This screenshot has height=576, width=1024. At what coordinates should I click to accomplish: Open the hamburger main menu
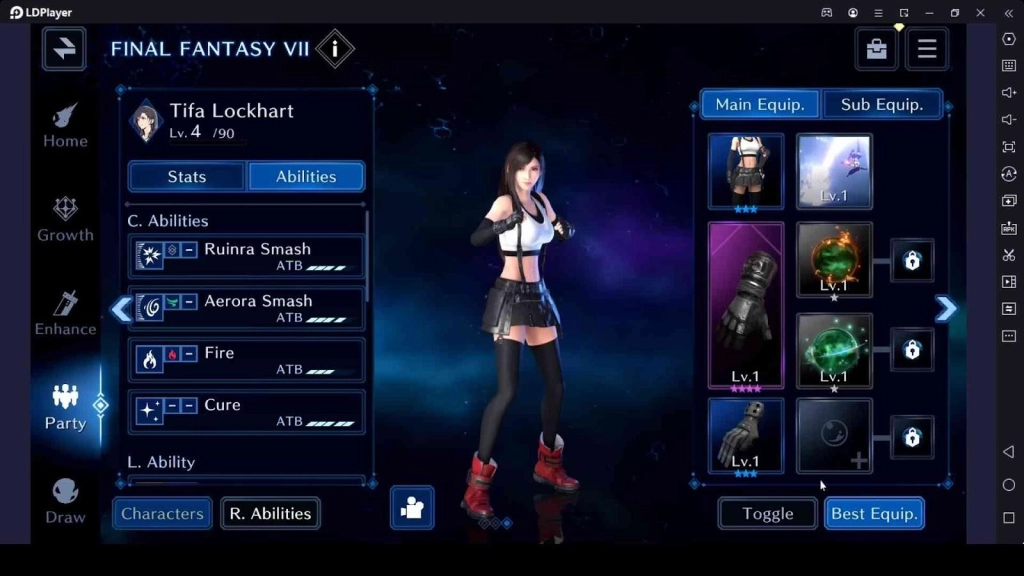926,49
